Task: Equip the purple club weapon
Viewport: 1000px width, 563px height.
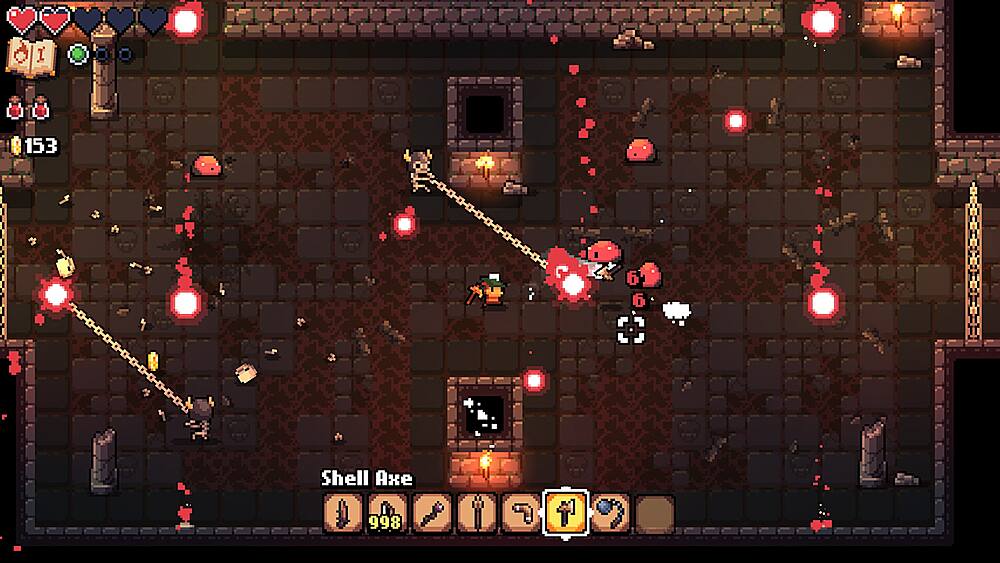Action: point(432,514)
